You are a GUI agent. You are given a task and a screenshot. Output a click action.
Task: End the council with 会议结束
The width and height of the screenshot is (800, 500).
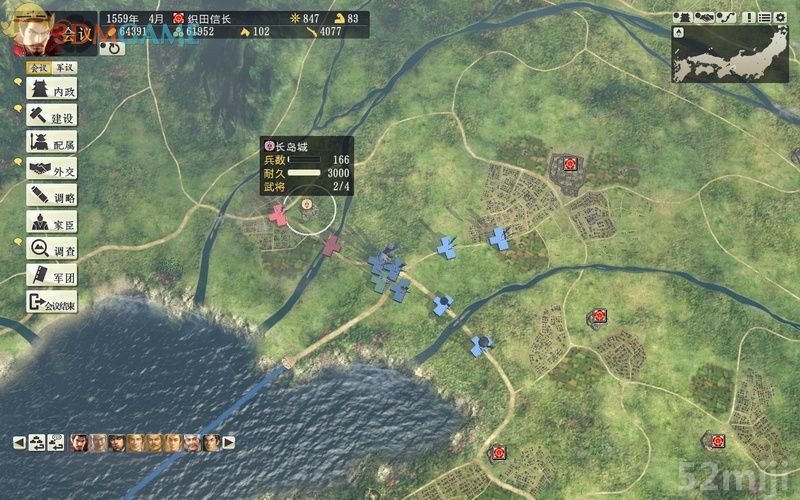pos(52,302)
